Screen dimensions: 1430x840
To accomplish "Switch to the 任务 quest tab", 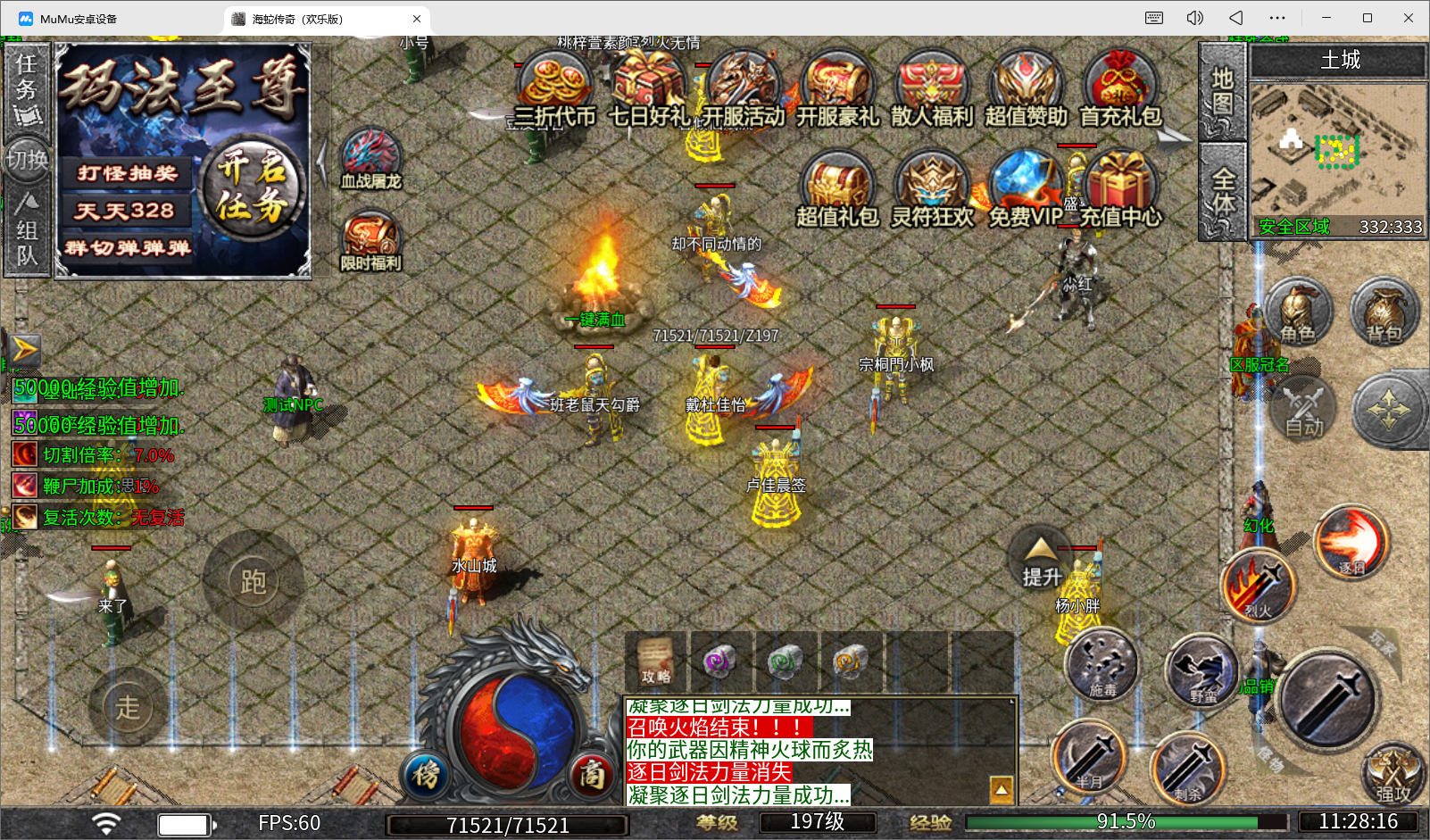I will 27,89.
